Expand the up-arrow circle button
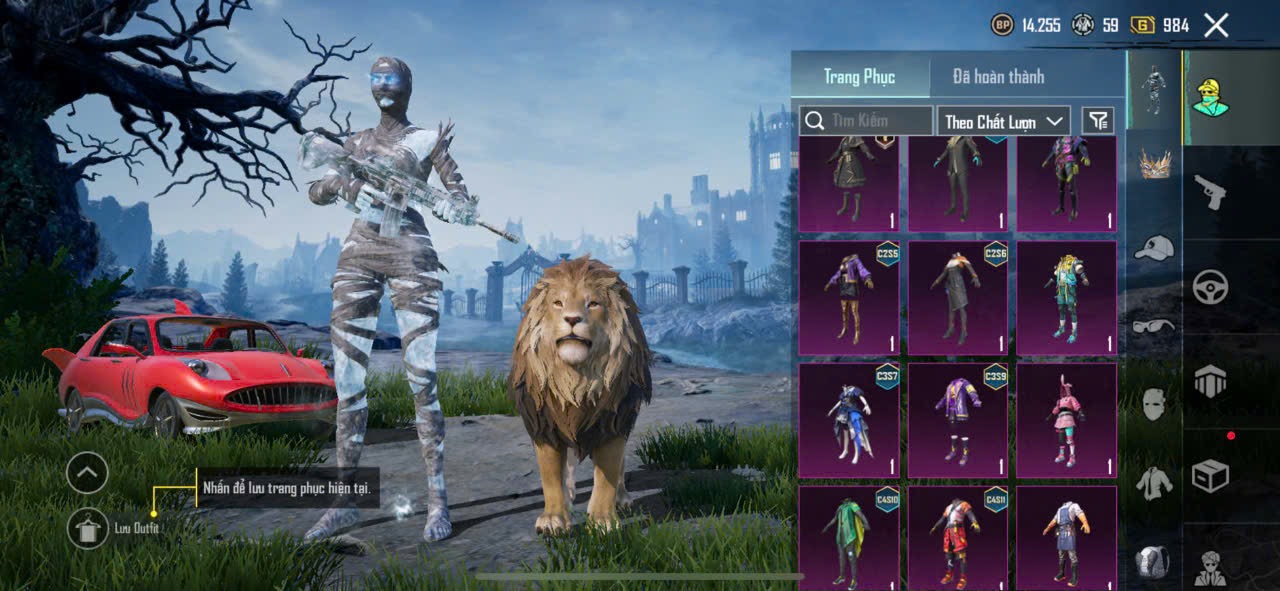 coord(88,472)
